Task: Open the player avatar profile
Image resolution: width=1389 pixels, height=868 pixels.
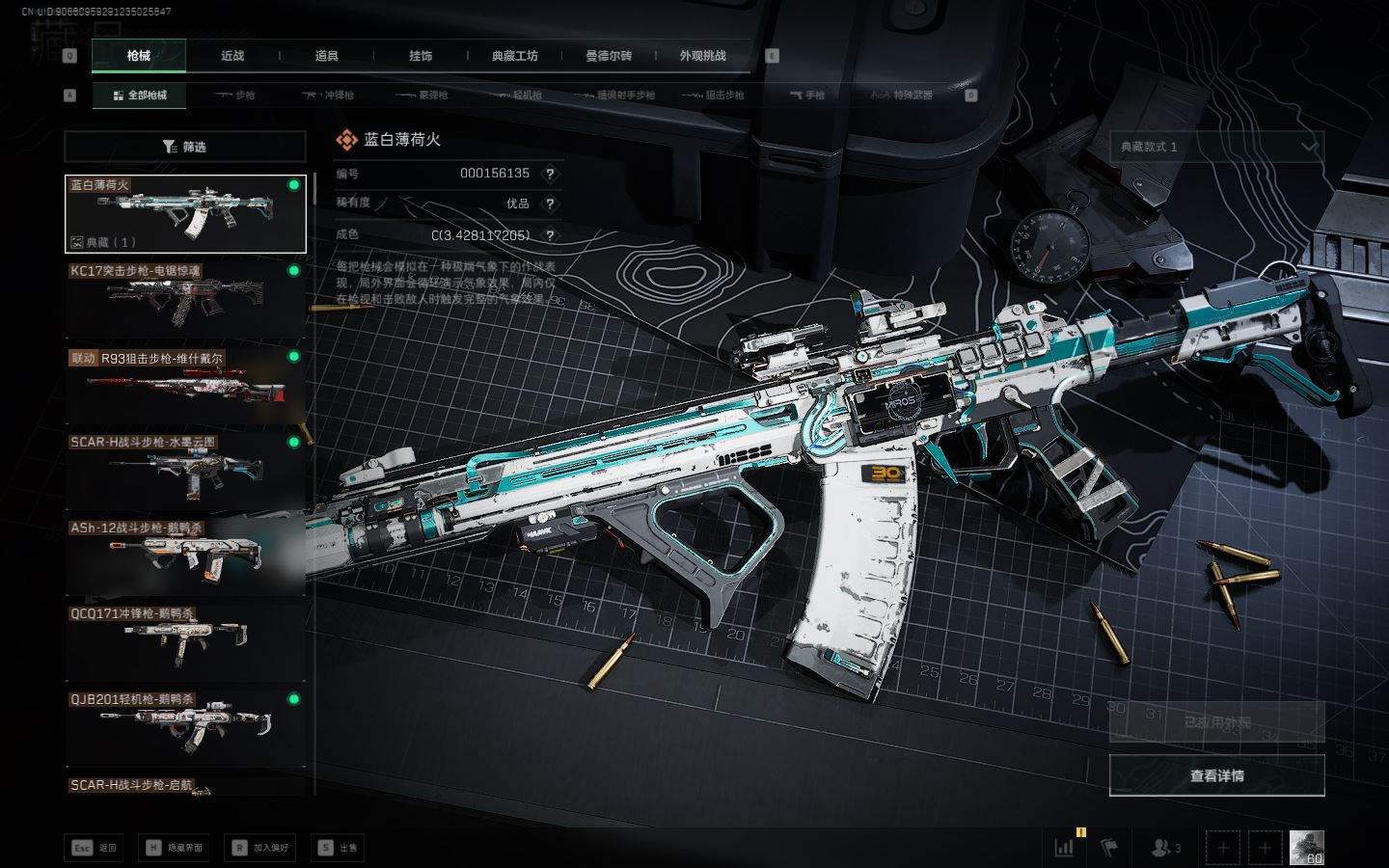Action: (1306, 848)
